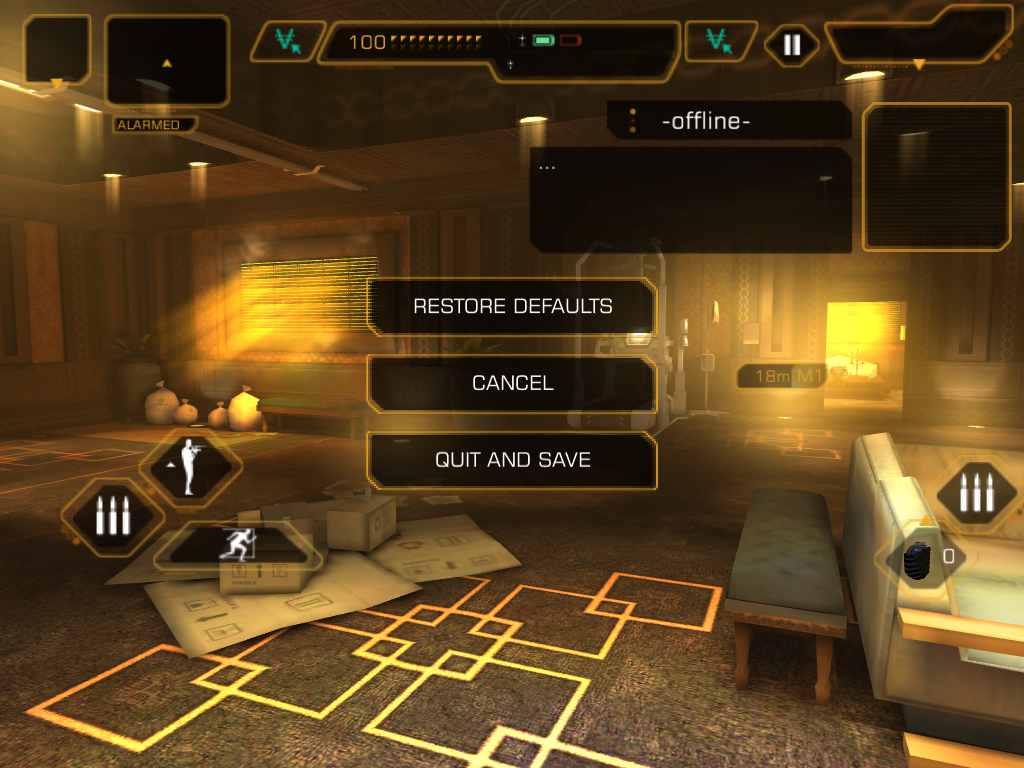
Task: Choose Cancel in the menu
Action: coord(512,383)
